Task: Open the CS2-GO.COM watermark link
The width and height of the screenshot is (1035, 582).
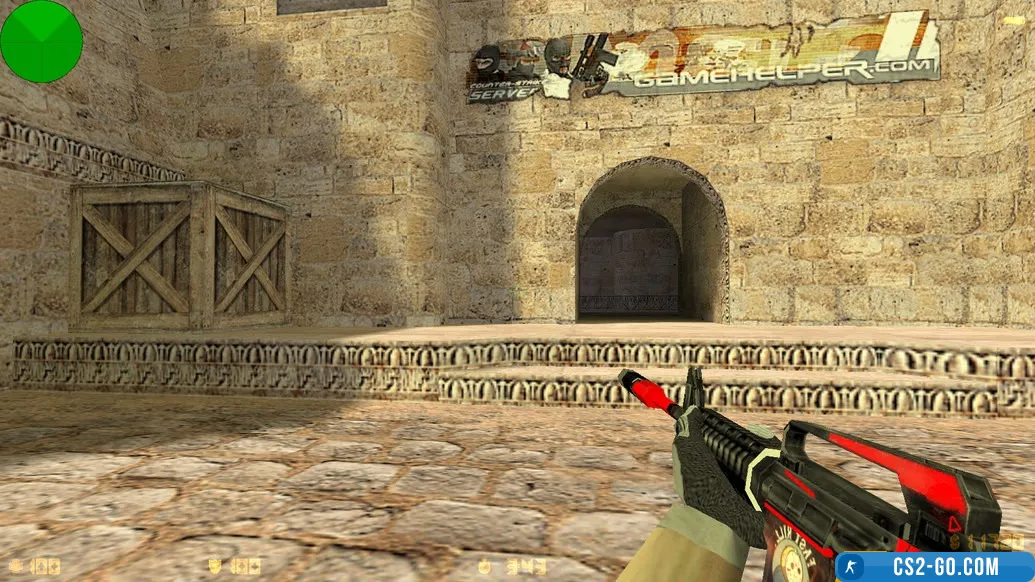Action: [x=934, y=567]
